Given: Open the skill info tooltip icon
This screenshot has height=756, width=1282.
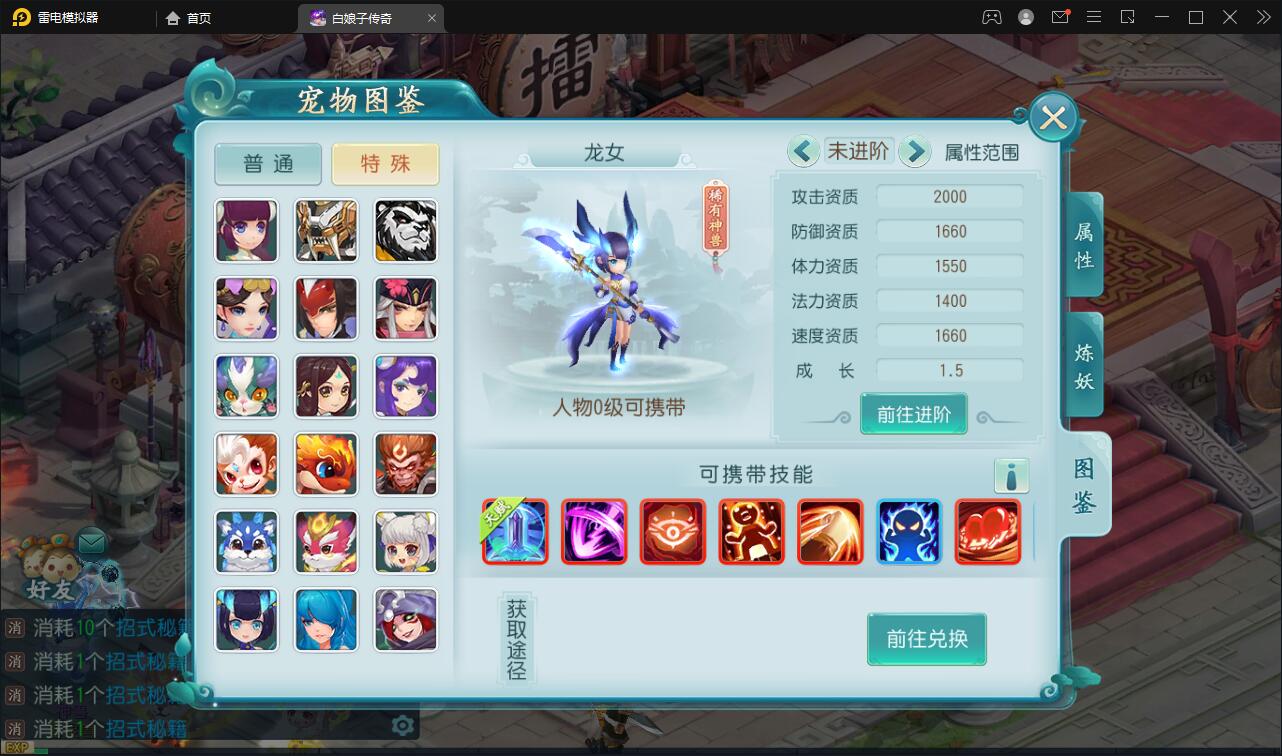Looking at the screenshot, I should (1011, 476).
